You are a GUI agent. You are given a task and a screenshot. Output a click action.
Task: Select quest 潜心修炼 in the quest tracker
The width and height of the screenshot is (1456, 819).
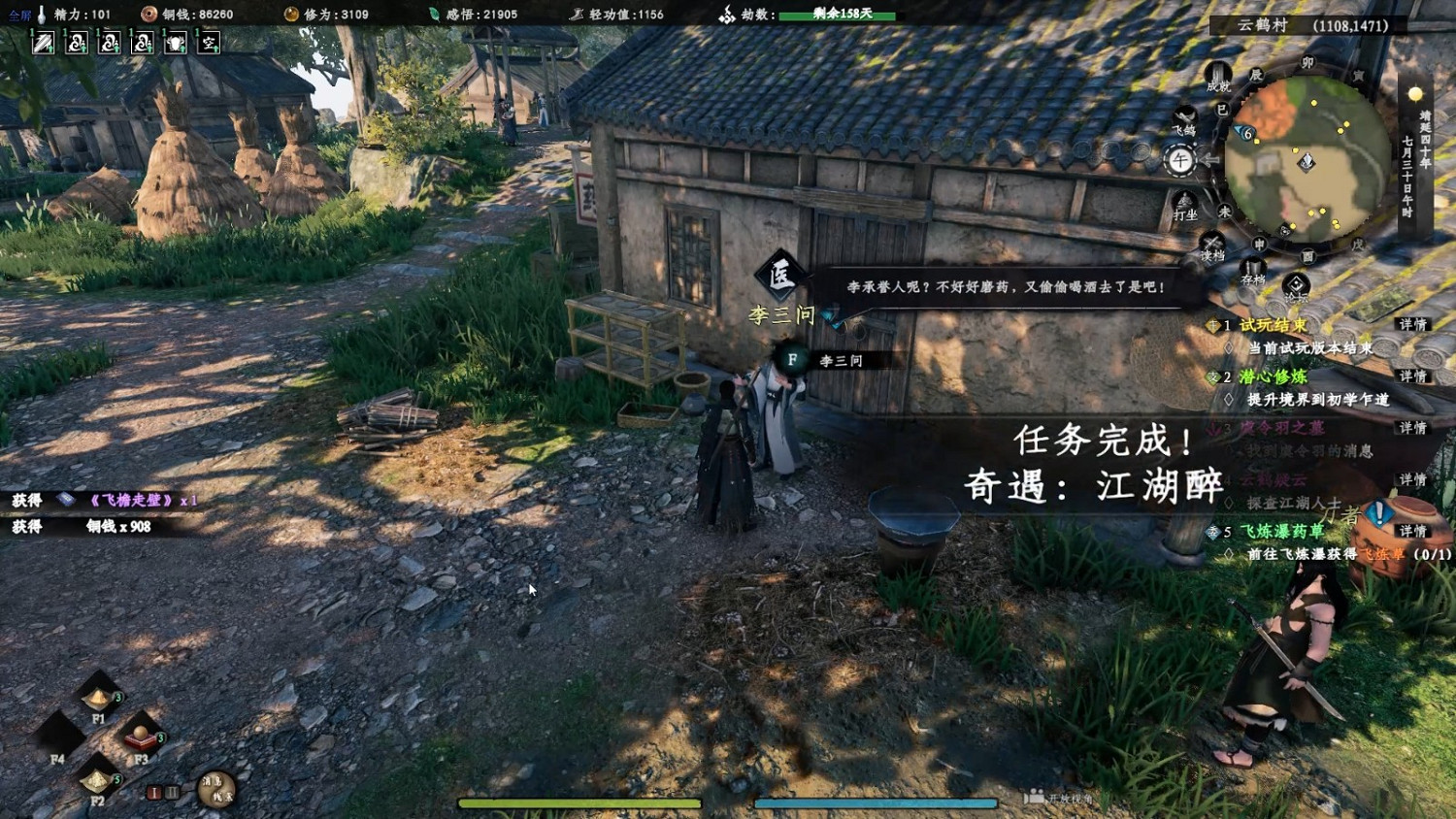coord(1273,377)
